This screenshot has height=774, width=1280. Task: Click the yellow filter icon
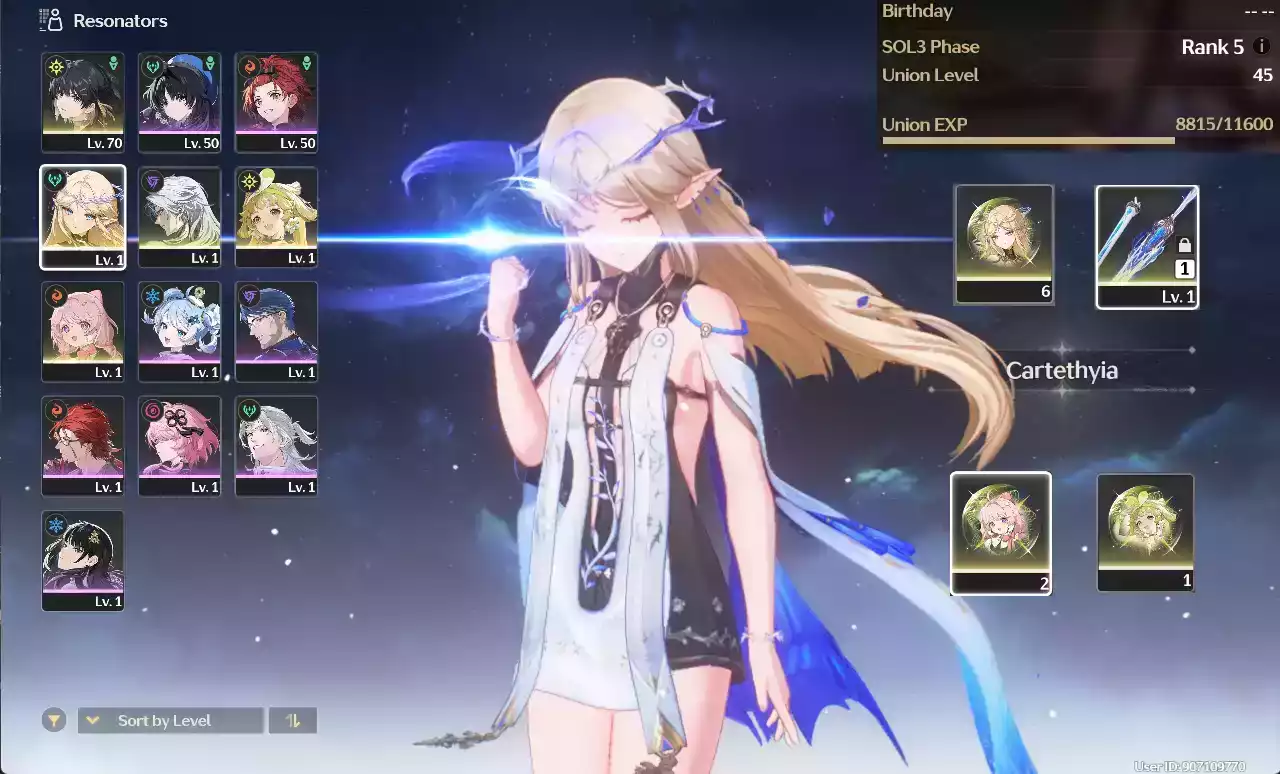pos(54,720)
